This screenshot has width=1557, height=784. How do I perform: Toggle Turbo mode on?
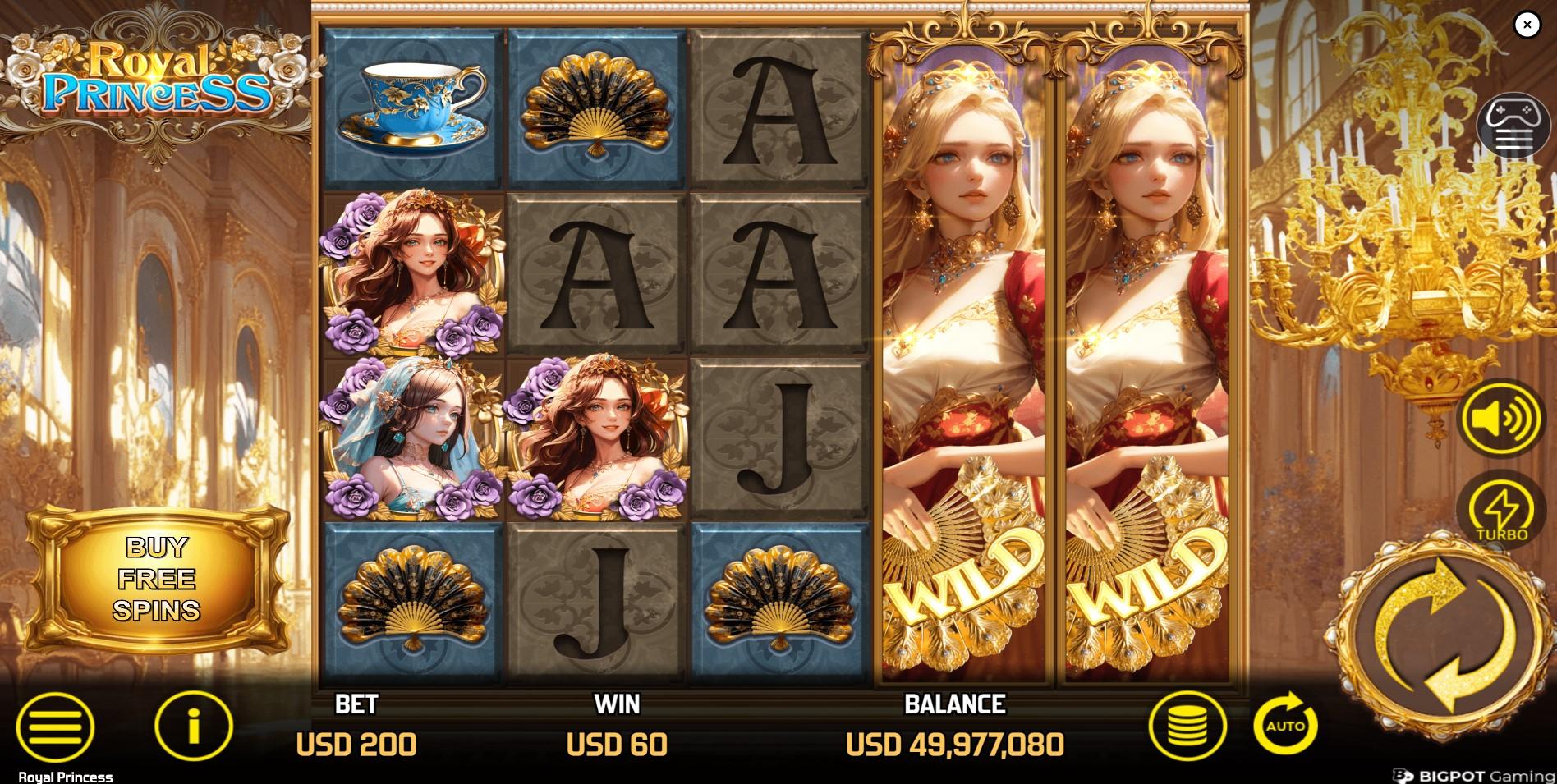[1509, 509]
